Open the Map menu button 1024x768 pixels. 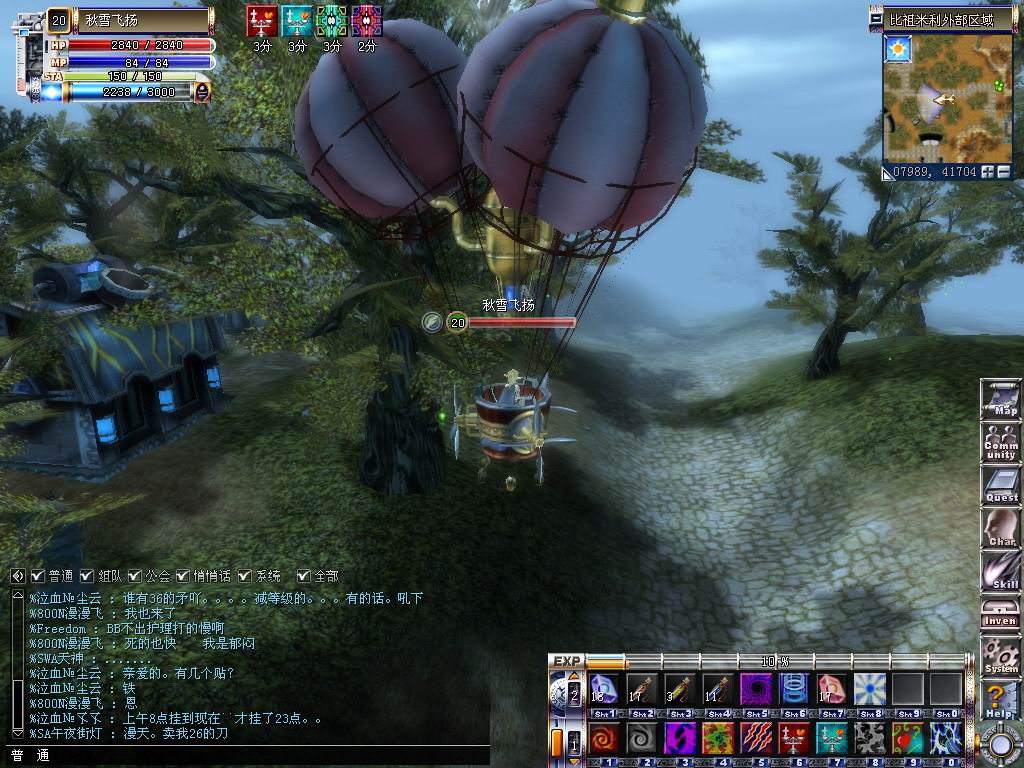click(x=1000, y=398)
